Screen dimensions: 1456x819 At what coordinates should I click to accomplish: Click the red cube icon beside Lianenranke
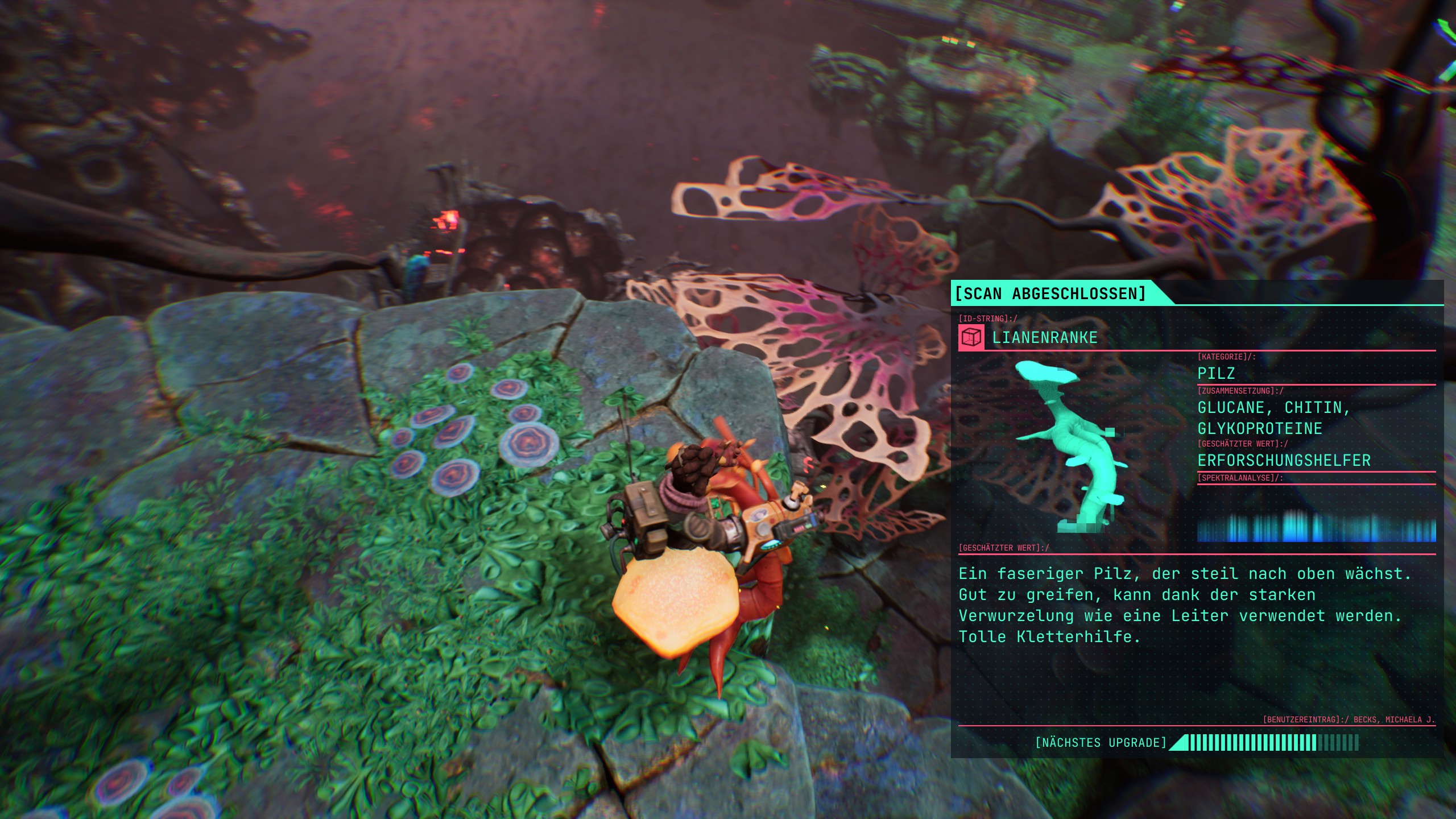click(x=971, y=338)
